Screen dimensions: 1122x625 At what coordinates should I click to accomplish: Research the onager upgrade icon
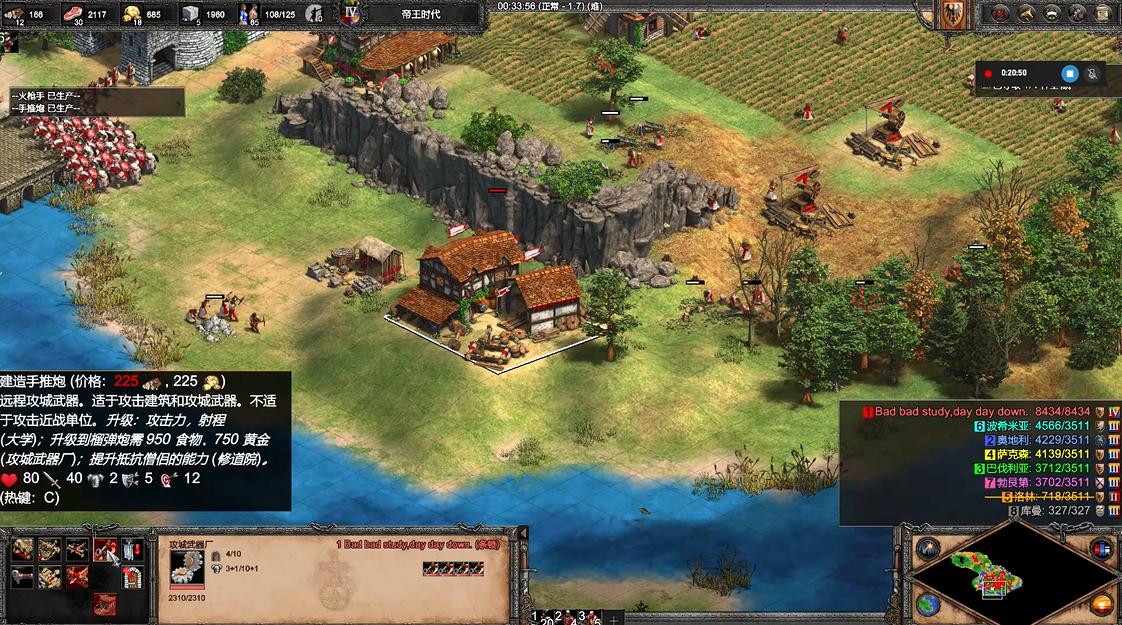pos(51,577)
